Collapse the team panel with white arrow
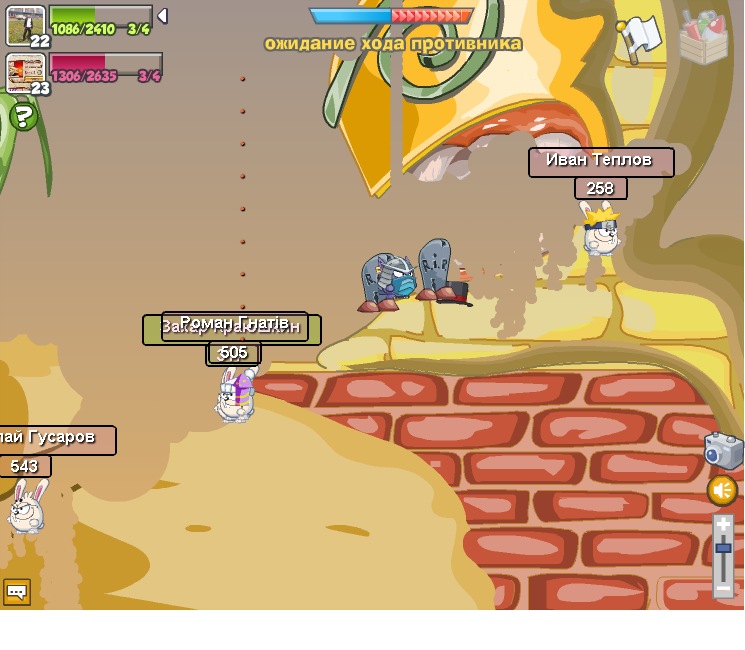745x650 pixels. [x=162, y=16]
